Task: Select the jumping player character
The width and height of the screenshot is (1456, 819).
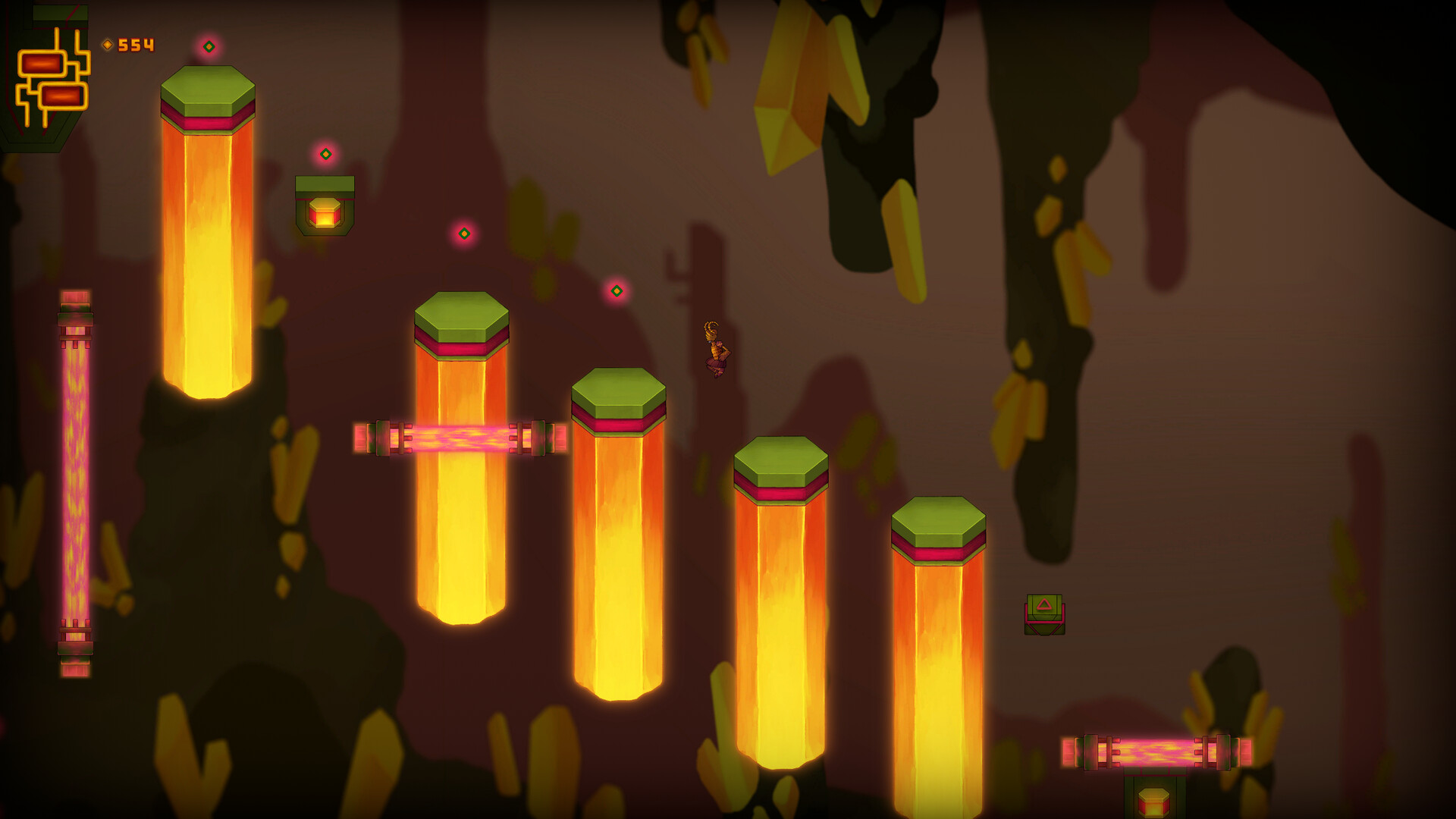Action: click(x=716, y=350)
